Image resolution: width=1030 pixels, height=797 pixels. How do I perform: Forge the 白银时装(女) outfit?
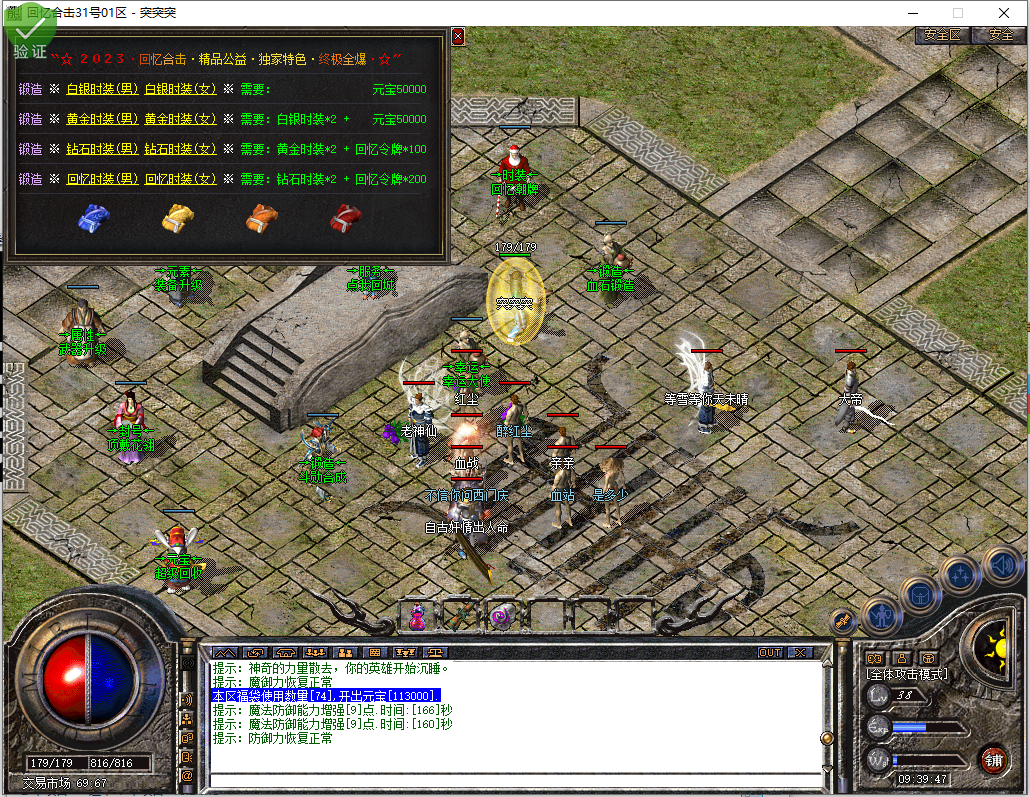(180, 89)
